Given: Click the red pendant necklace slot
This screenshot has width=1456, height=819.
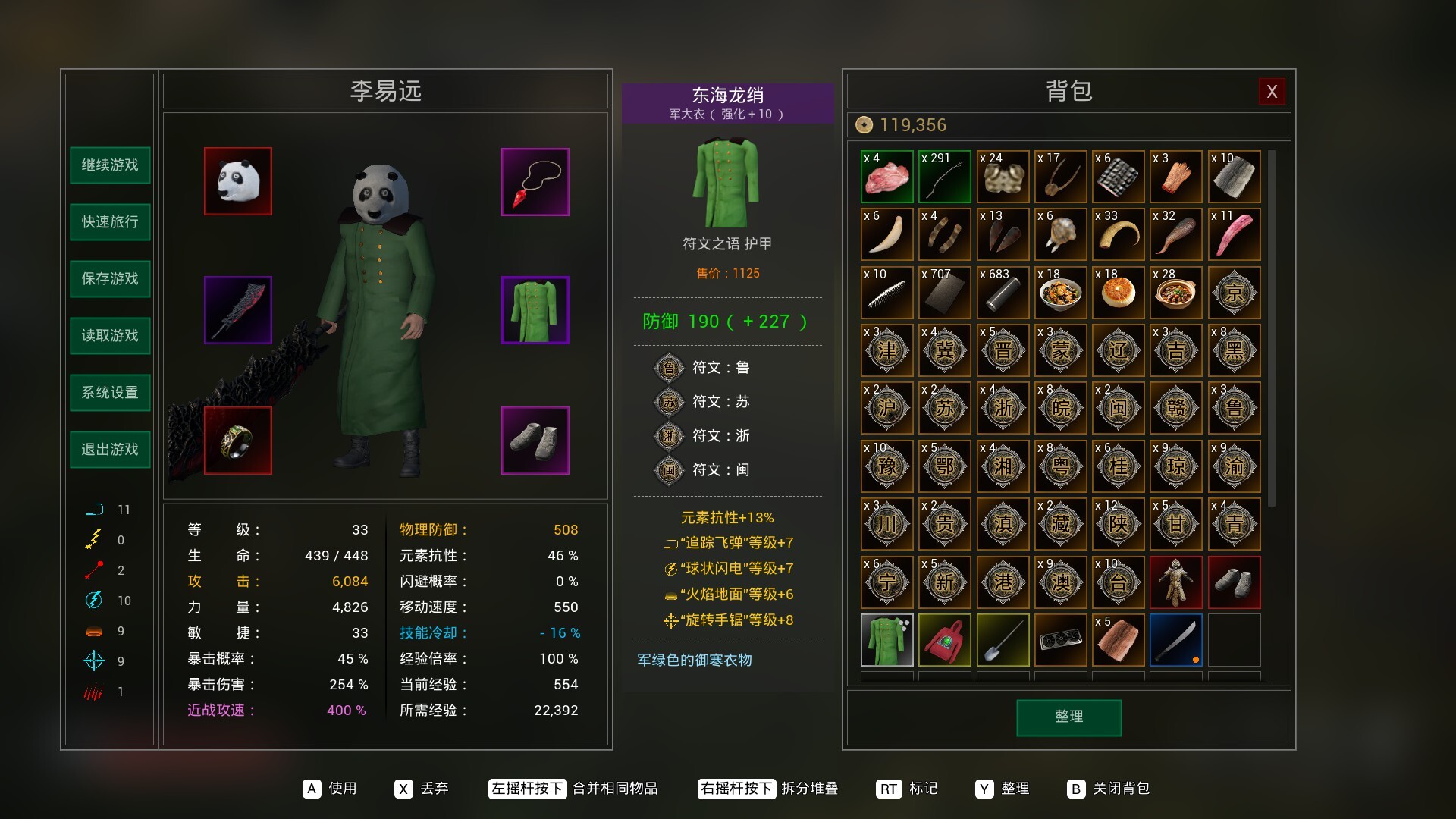Looking at the screenshot, I should click(535, 181).
